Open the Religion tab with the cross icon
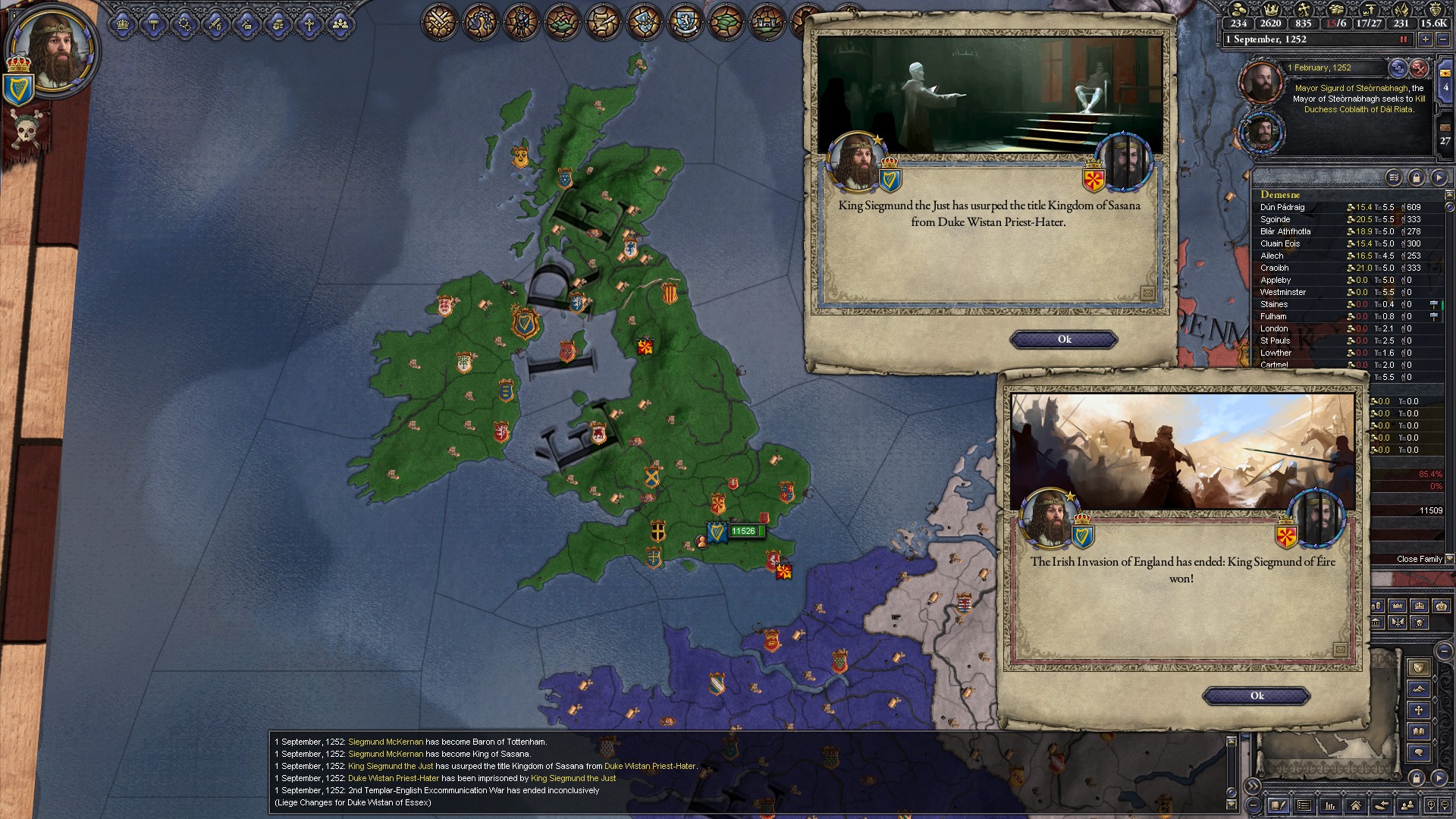 pos(309,25)
